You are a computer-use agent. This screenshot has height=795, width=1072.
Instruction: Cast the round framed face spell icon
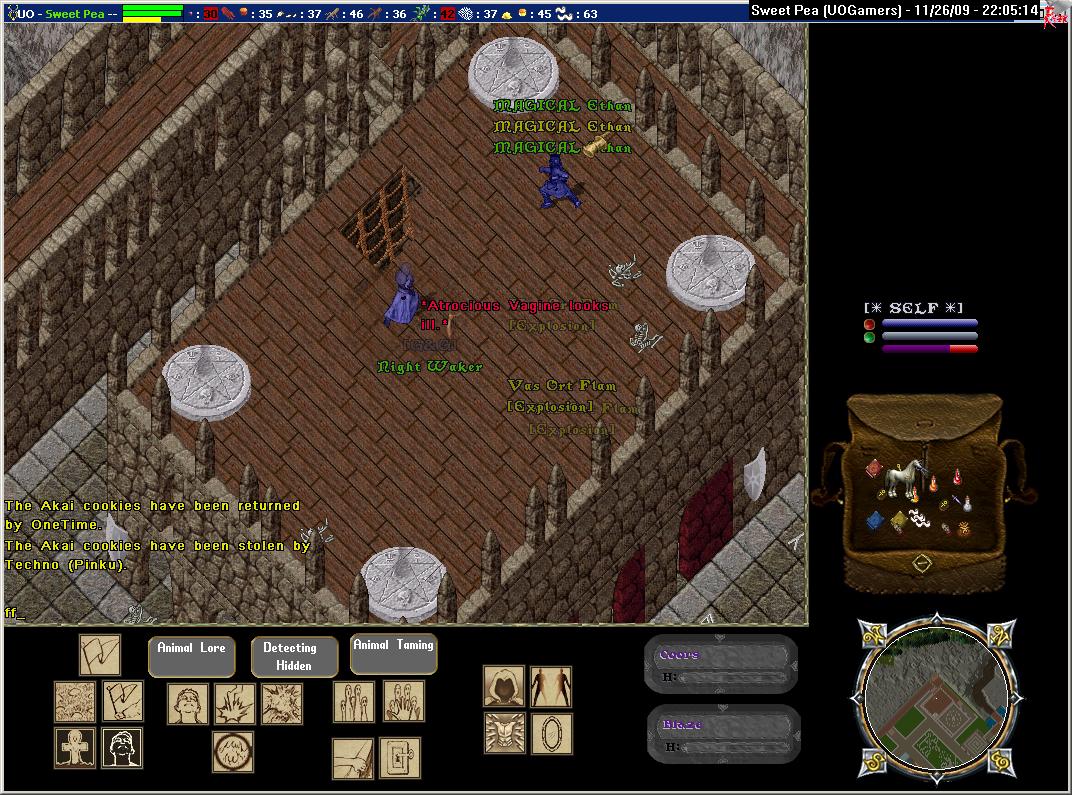[233, 752]
